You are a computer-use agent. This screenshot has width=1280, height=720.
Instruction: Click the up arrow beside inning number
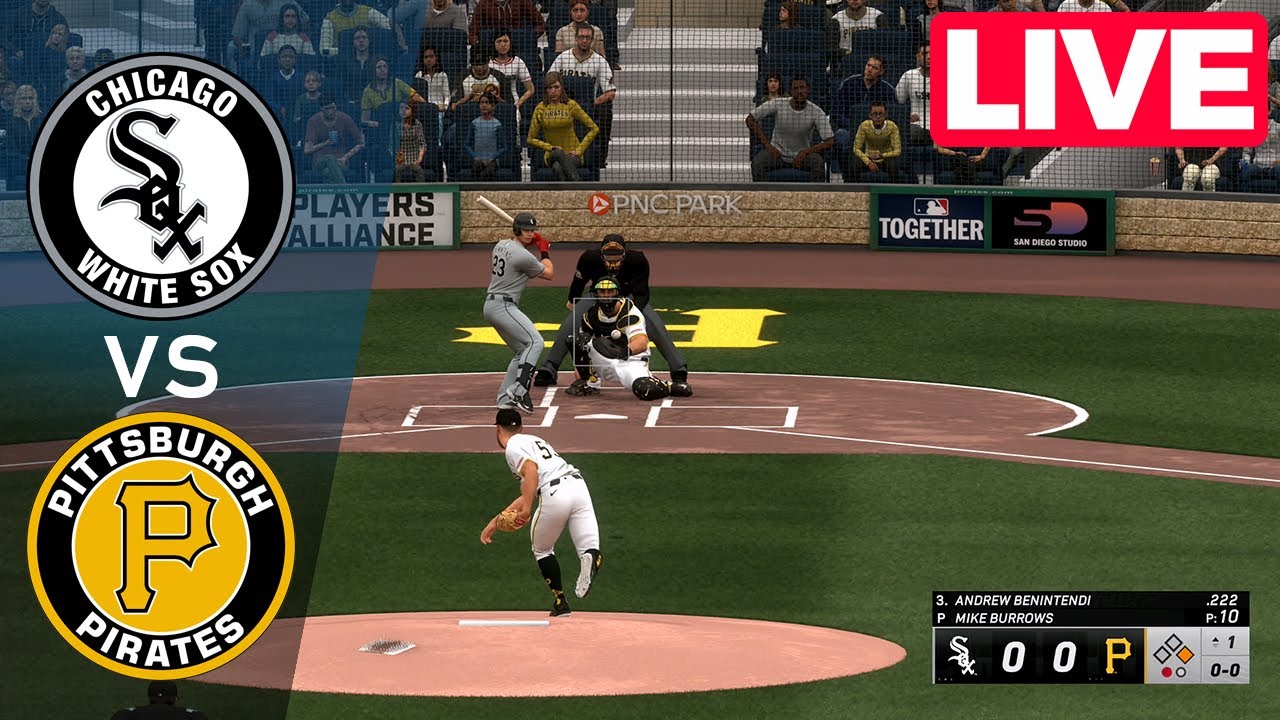pyautogui.click(x=1214, y=642)
